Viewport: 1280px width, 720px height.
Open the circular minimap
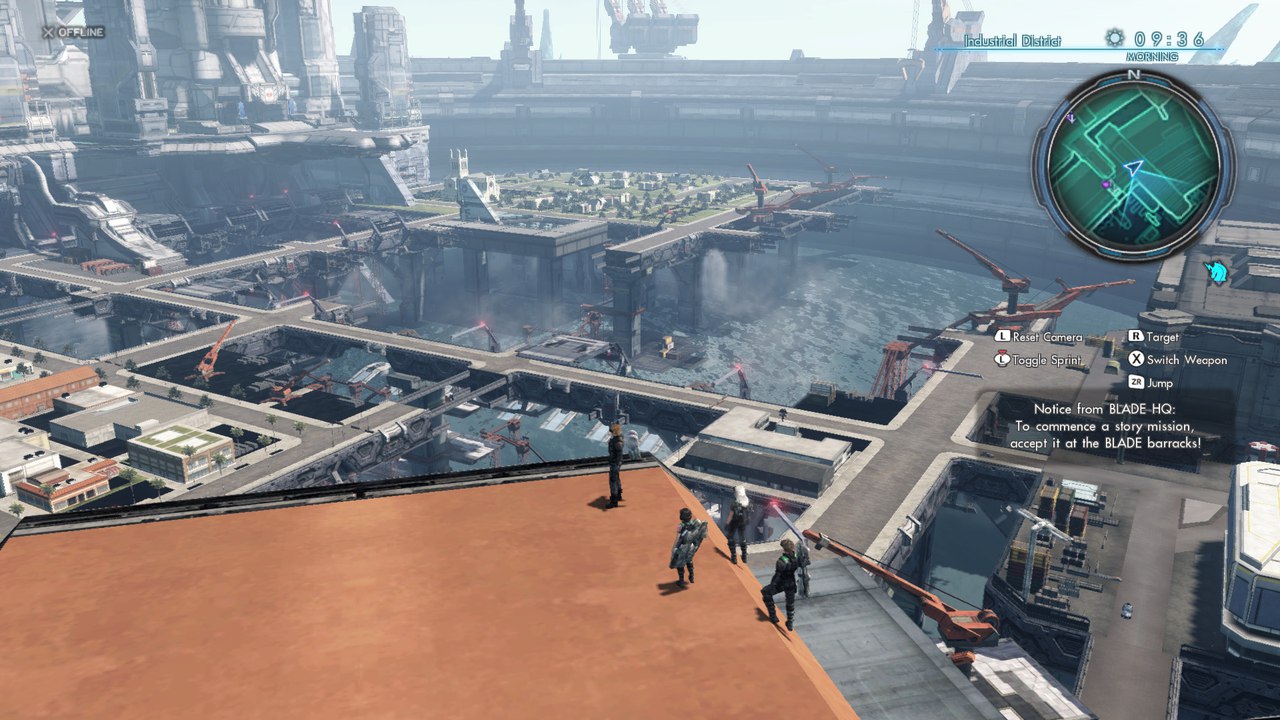click(x=1133, y=165)
